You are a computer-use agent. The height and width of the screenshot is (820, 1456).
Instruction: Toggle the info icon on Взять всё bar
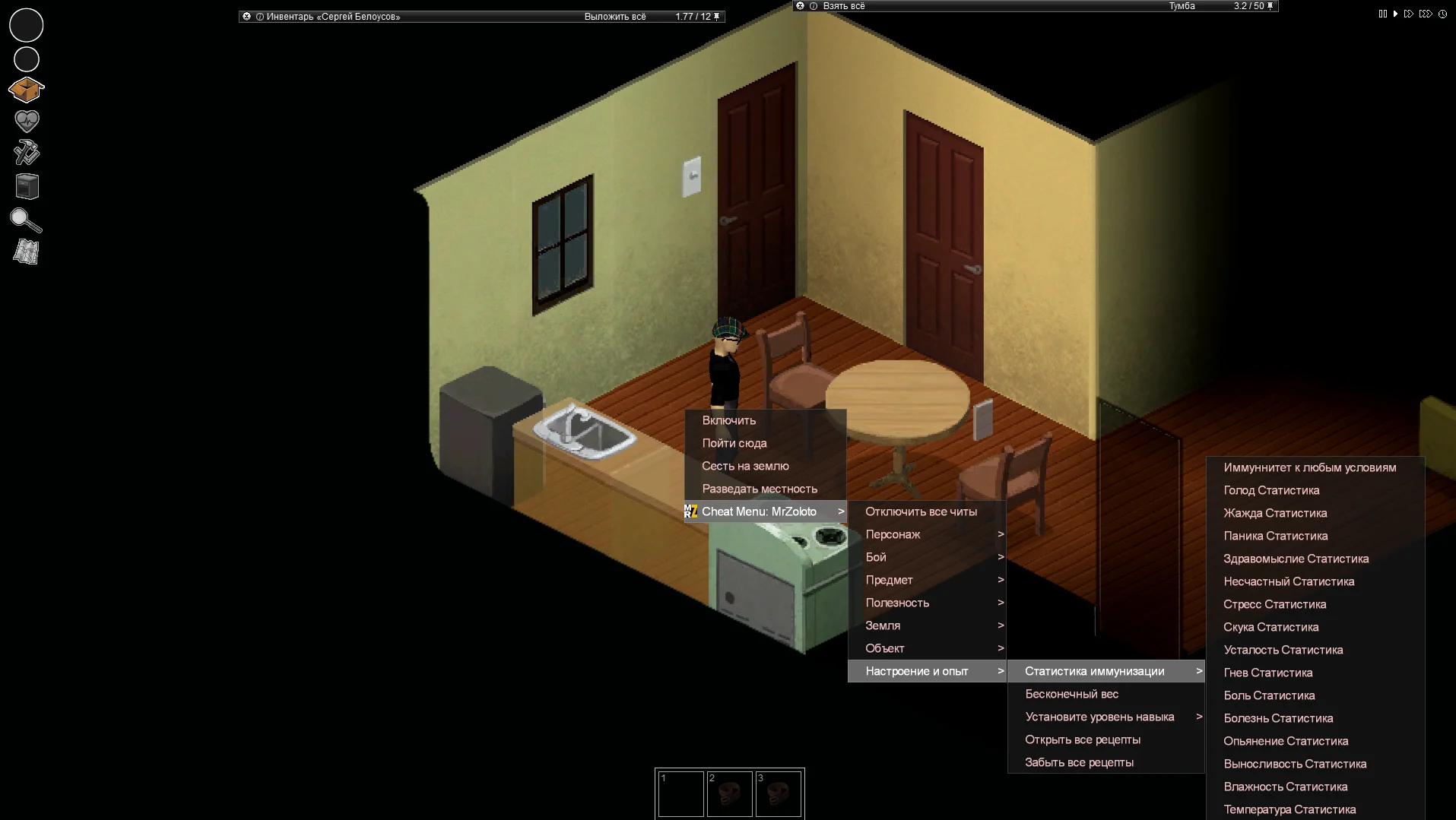coord(813,6)
